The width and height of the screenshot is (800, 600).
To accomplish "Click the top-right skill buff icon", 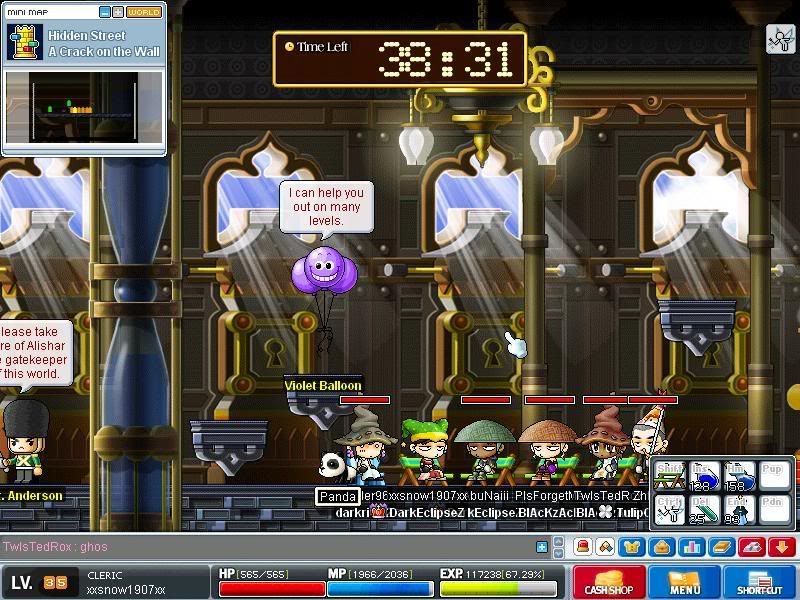I will click(x=780, y=39).
